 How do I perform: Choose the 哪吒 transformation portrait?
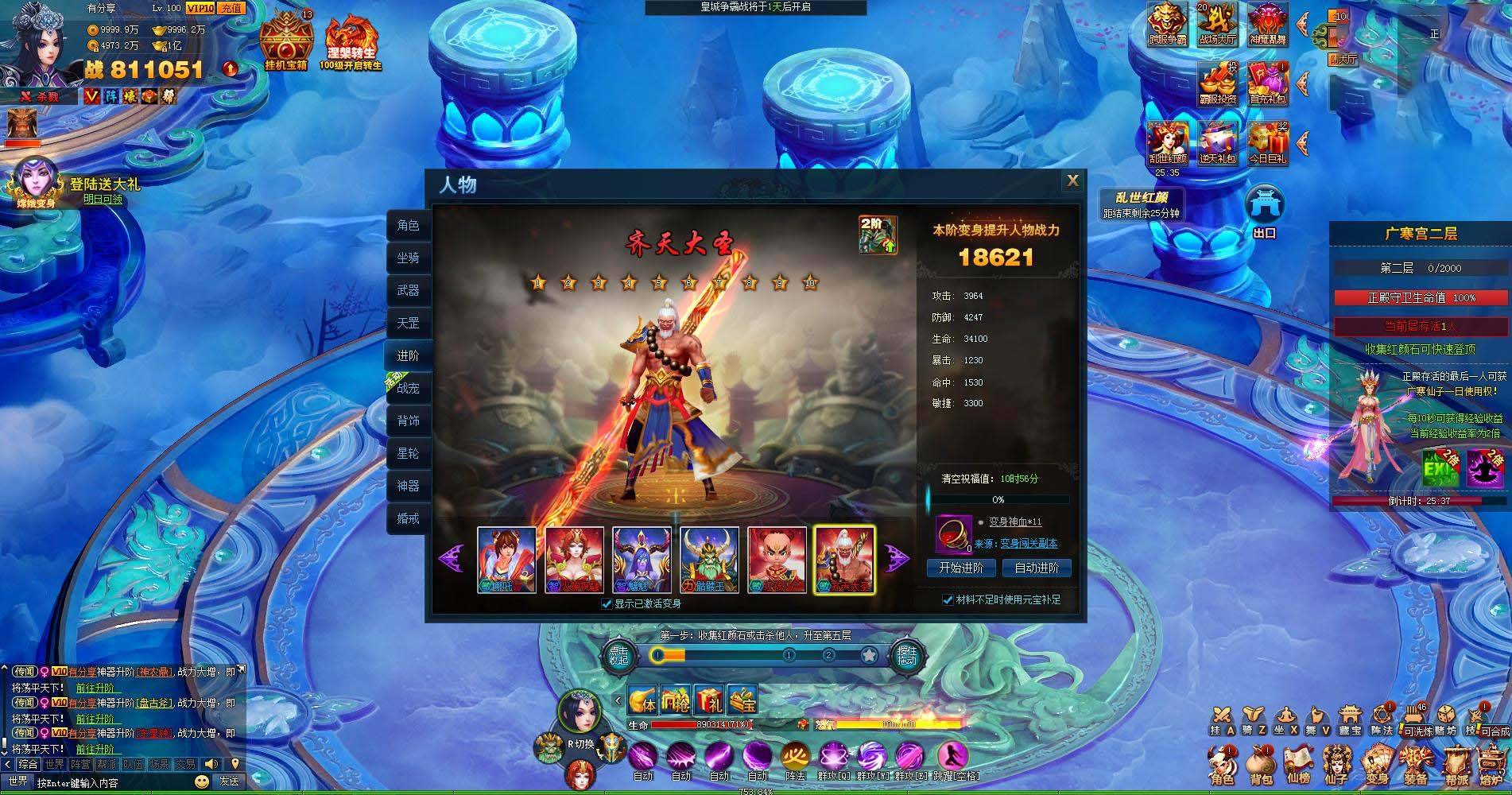click(506, 559)
